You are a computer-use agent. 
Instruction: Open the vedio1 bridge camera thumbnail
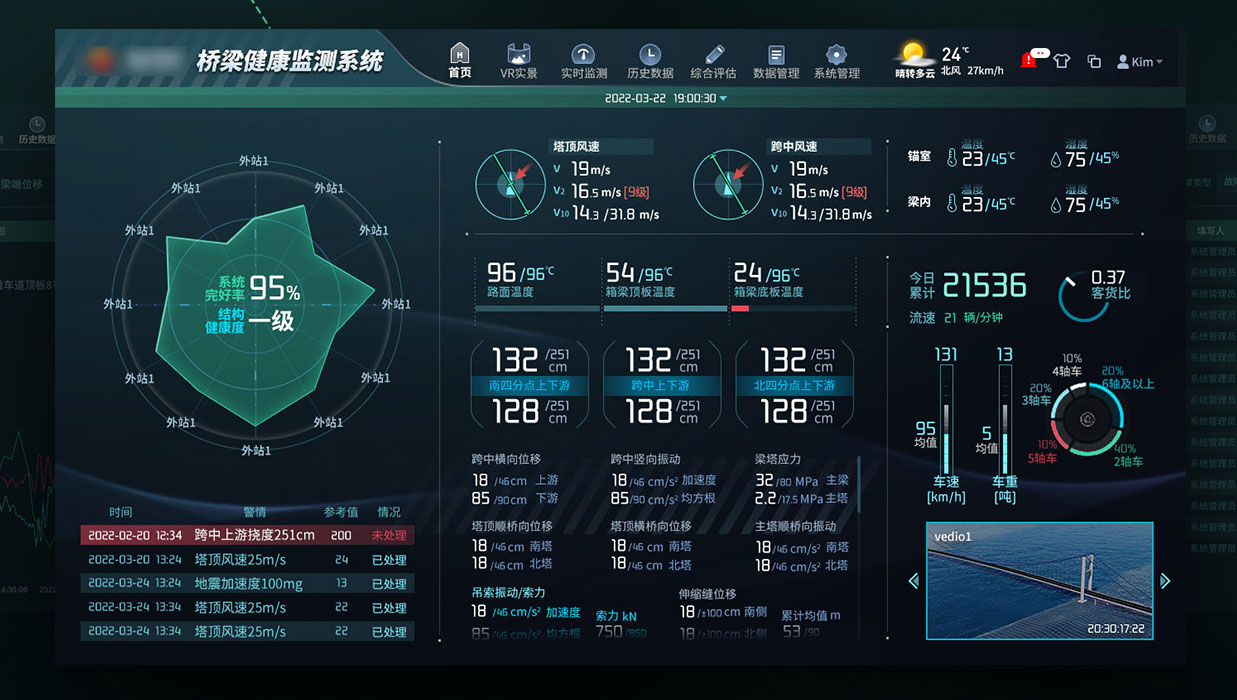click(1039, 580)
